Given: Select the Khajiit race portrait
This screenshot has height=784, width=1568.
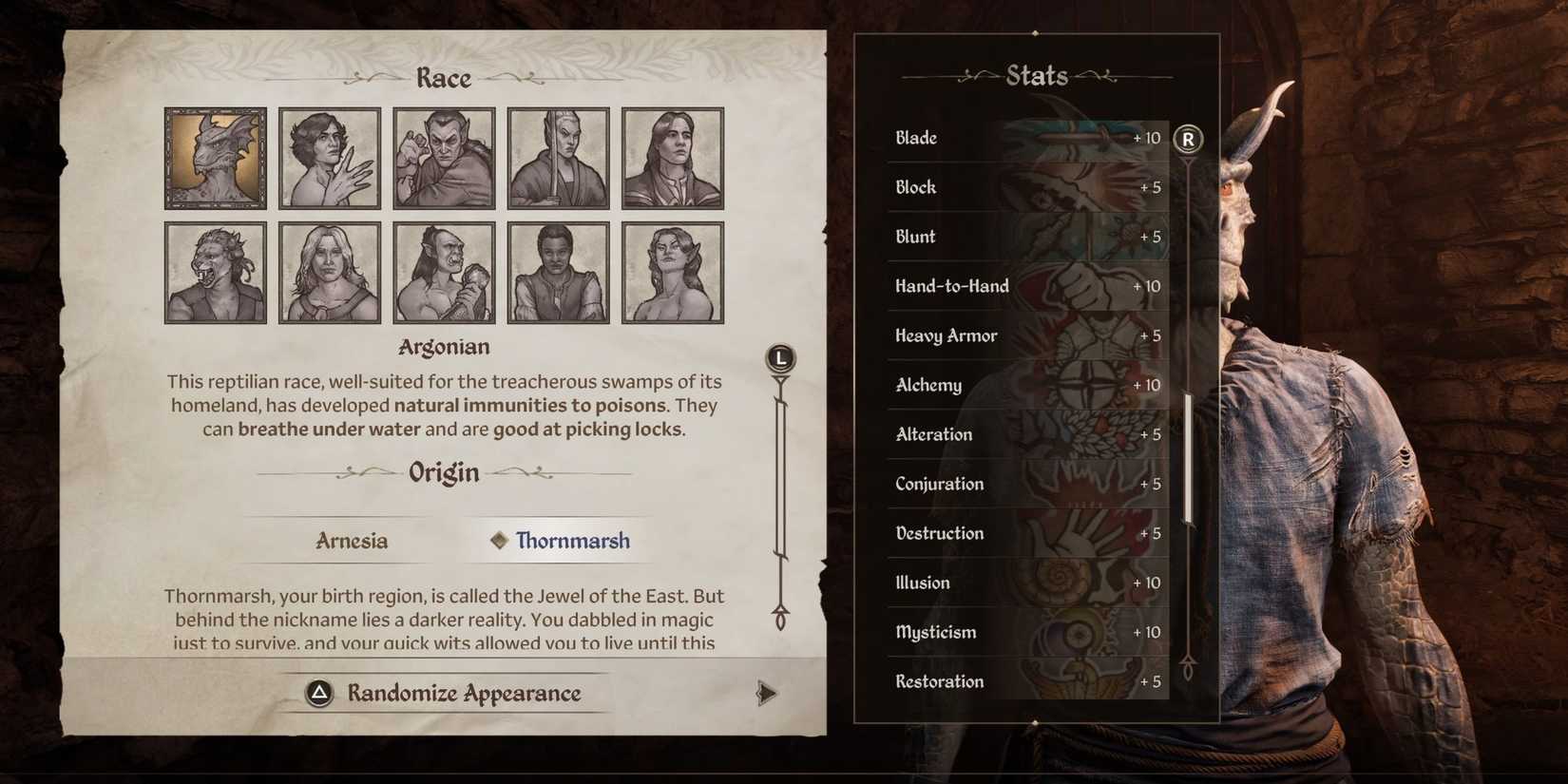Looking at the screenshot, I should (x=215, y=271).
